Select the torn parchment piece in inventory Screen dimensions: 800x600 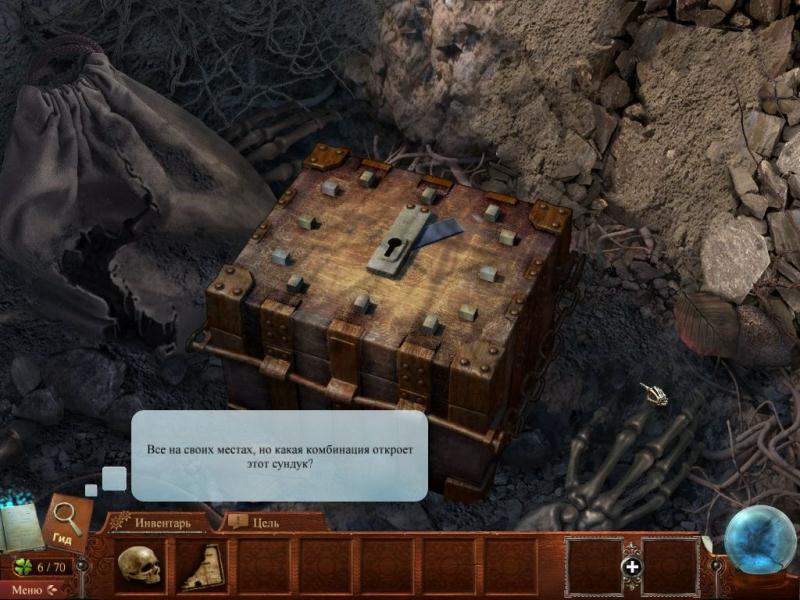[201, 566]
